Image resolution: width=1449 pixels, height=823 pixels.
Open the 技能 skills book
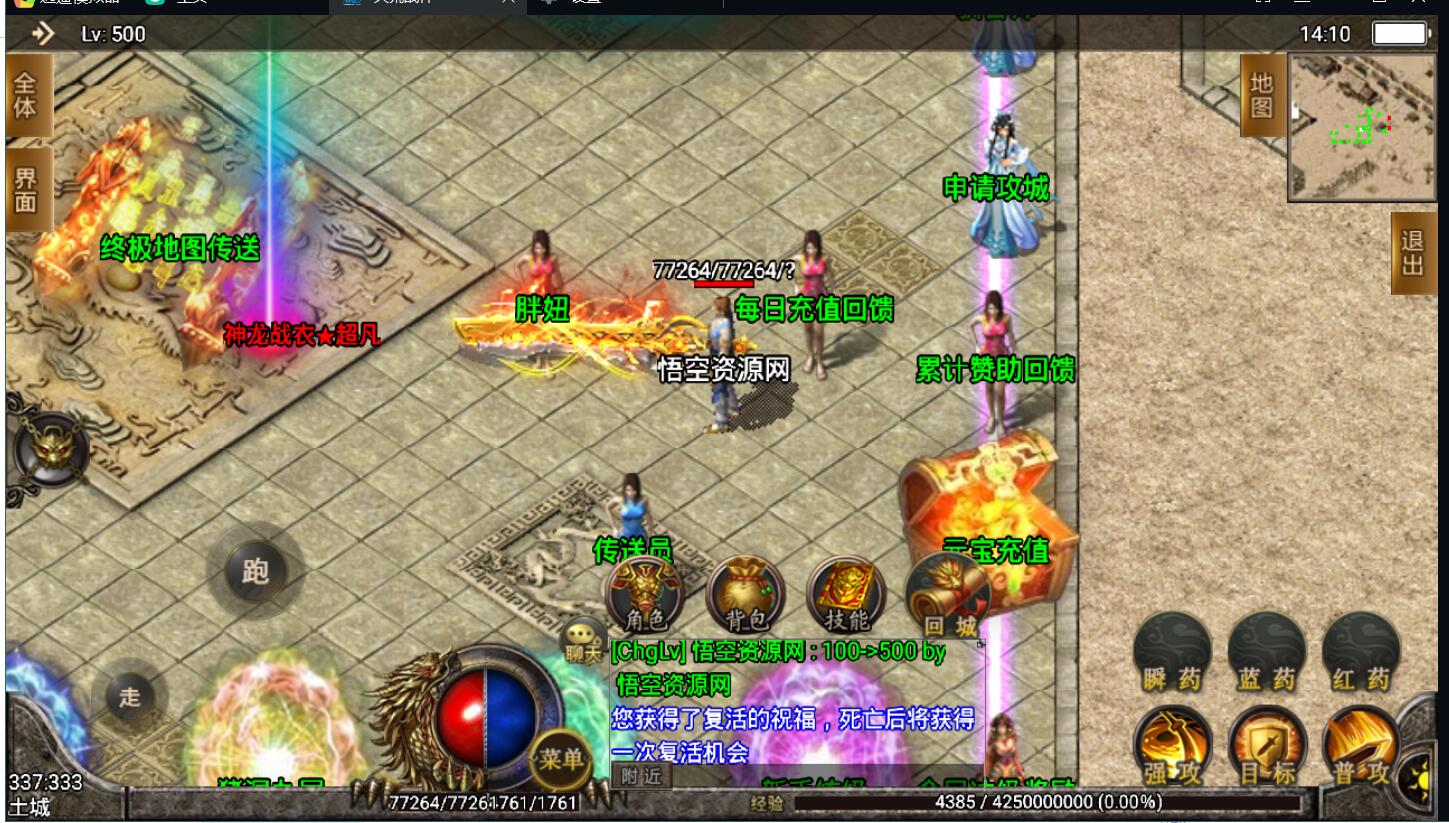[x=845, y=595]
